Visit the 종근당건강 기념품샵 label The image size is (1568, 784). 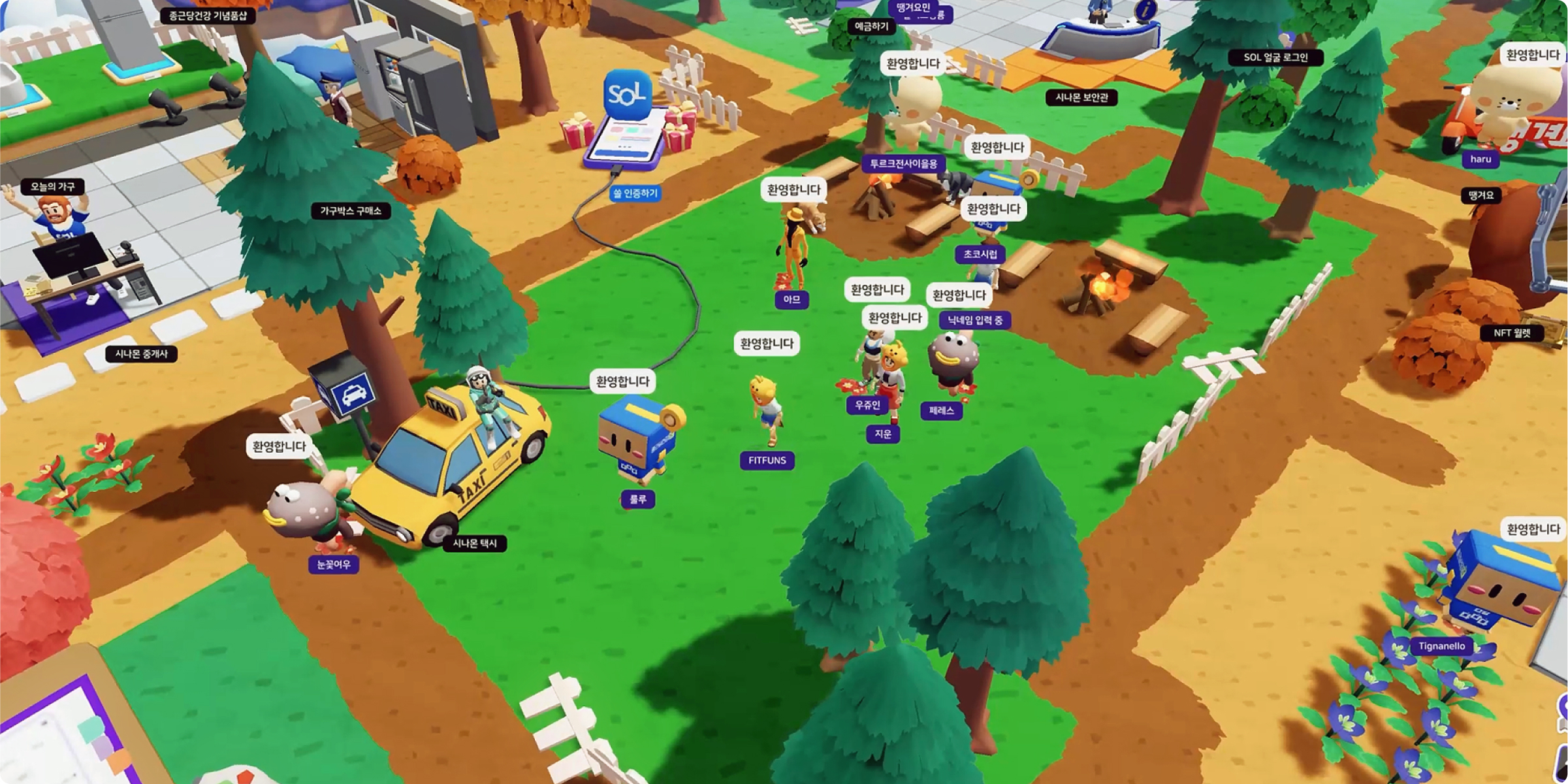(x=208, y=16)
